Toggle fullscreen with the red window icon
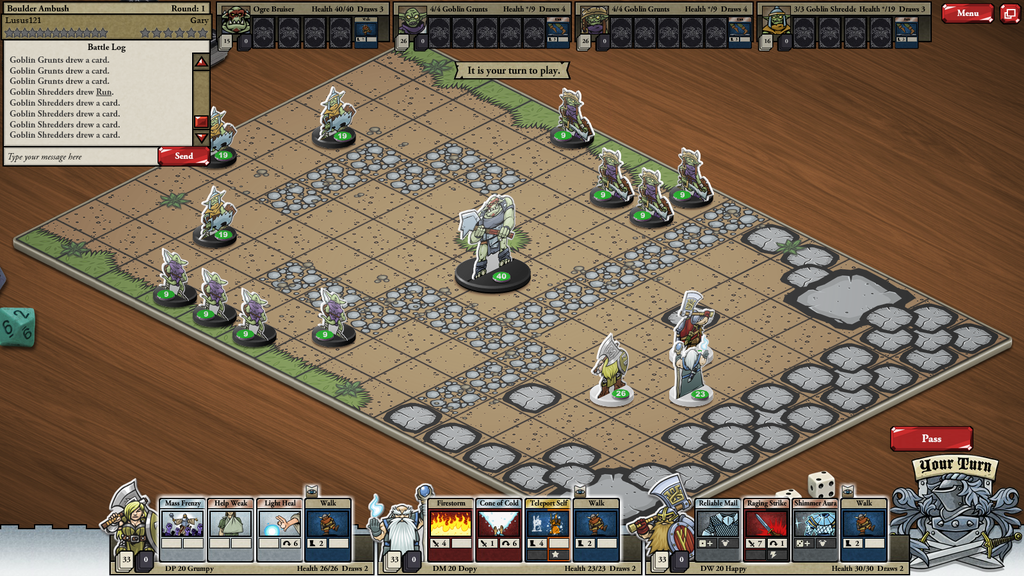The width and height of the screenshot is (1024, 576). pyautogui.click(x=1009, y=13)
